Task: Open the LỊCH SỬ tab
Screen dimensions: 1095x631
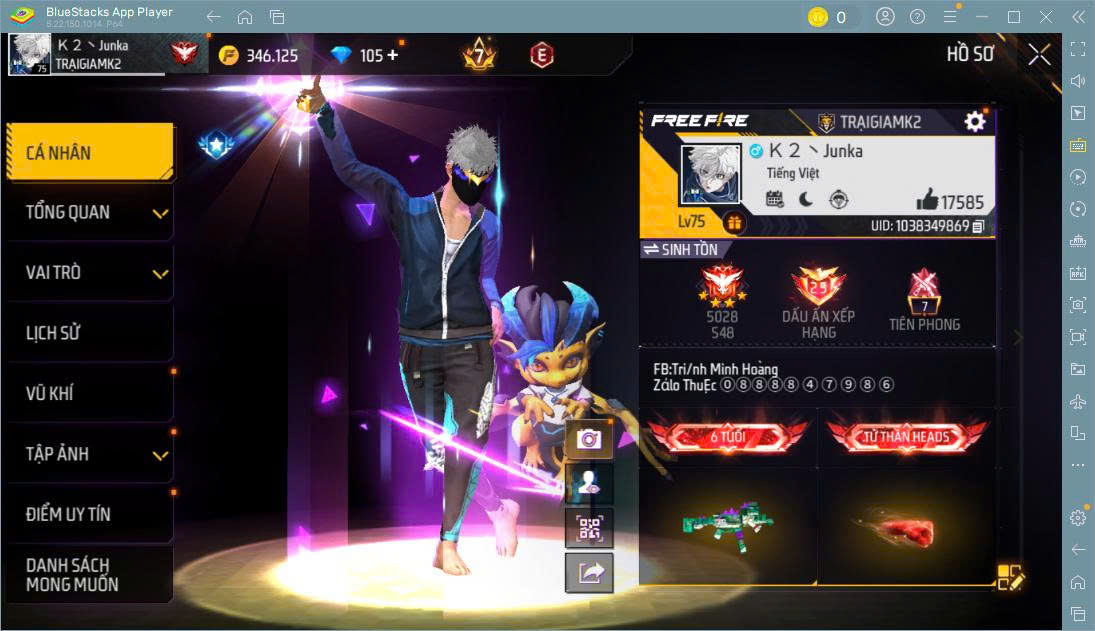Action: click(89, 333)
